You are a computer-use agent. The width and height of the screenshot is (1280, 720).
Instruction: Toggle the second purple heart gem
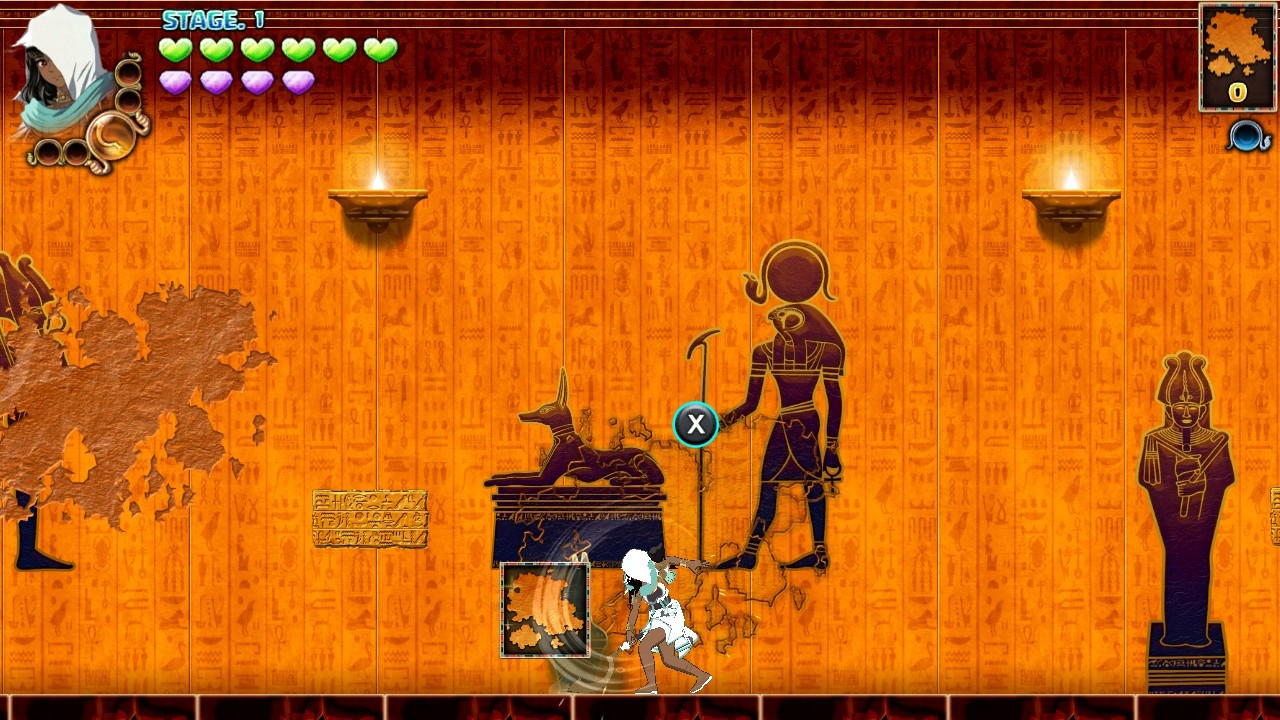(x=218, y=84)
